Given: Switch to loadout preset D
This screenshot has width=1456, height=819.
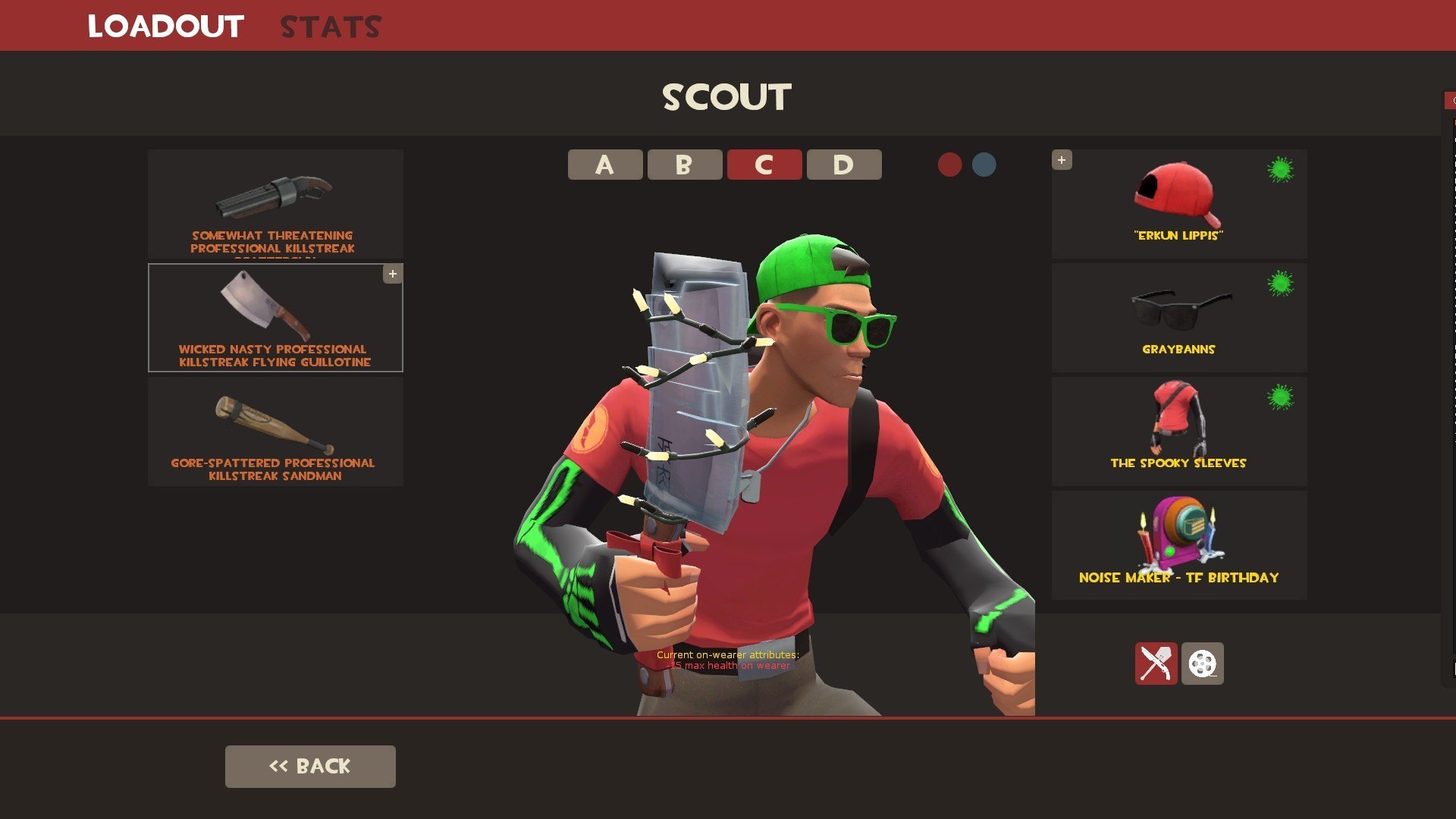Looking at the screenshot, I should pyautogui.click(x=843, y=165).
